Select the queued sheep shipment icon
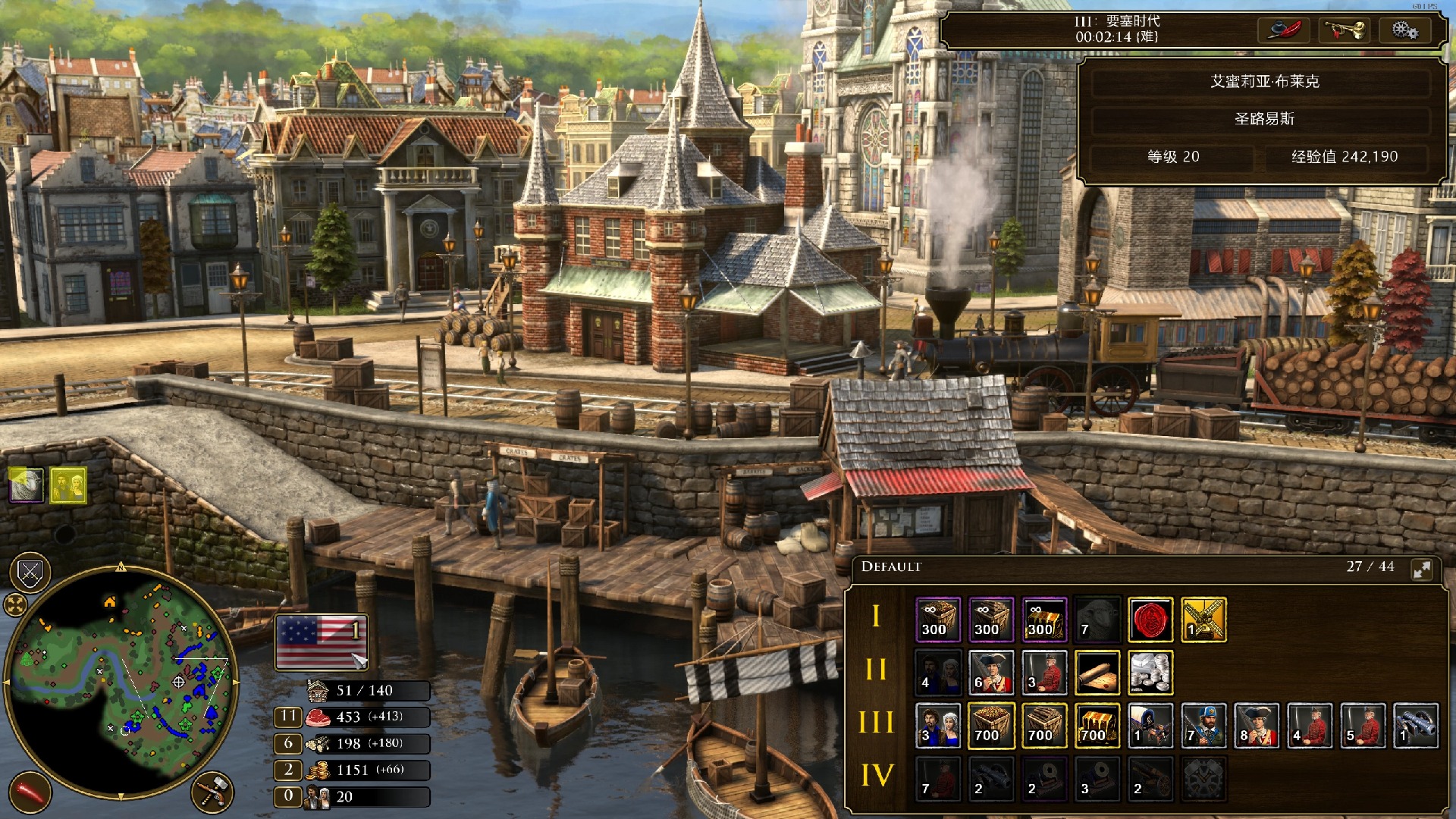This screenshot has height=819, width=1456. pyautogui.click(x=27, y=485)
